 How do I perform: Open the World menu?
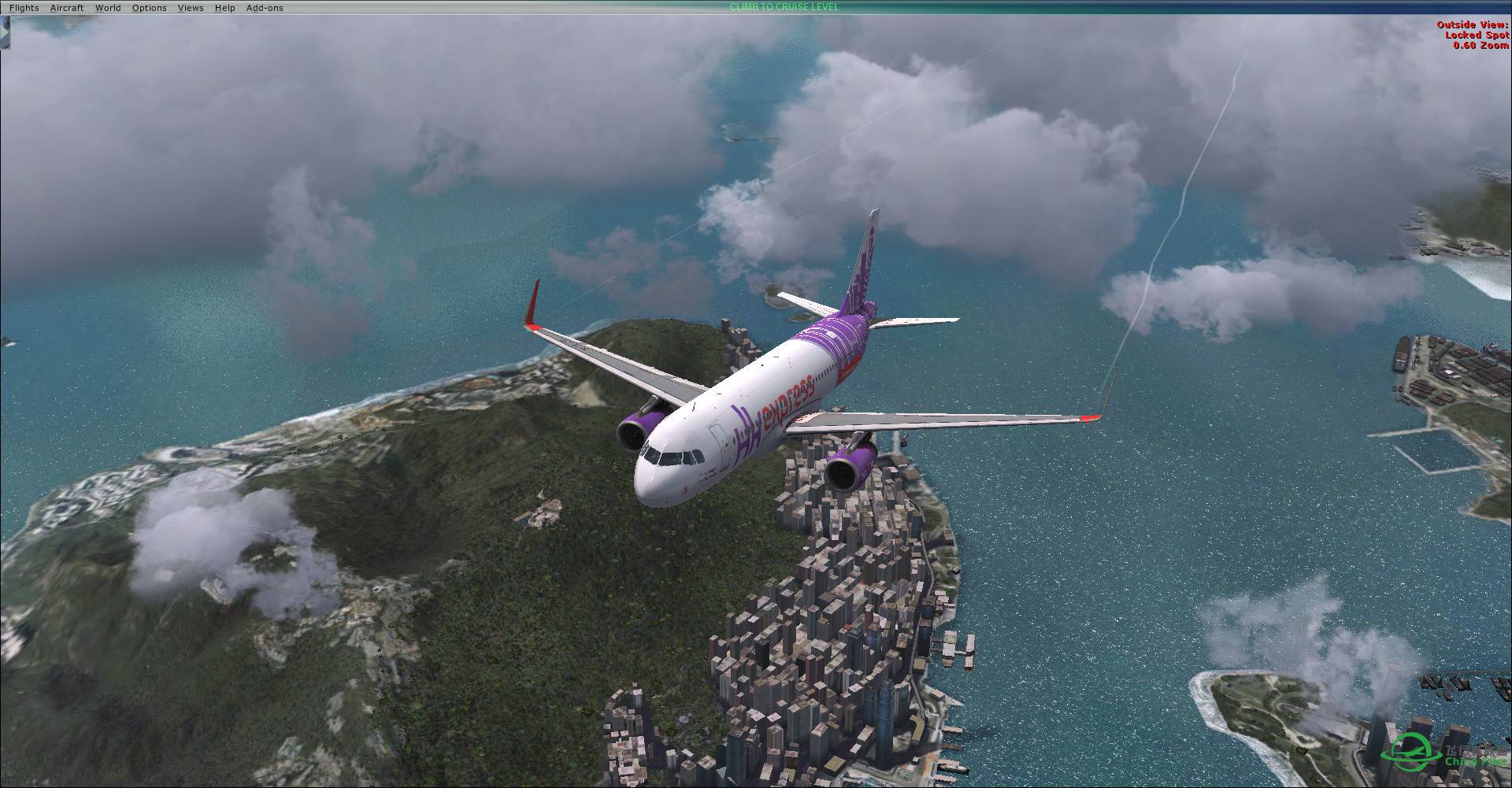pyautogui.click(x=108, y=7)
